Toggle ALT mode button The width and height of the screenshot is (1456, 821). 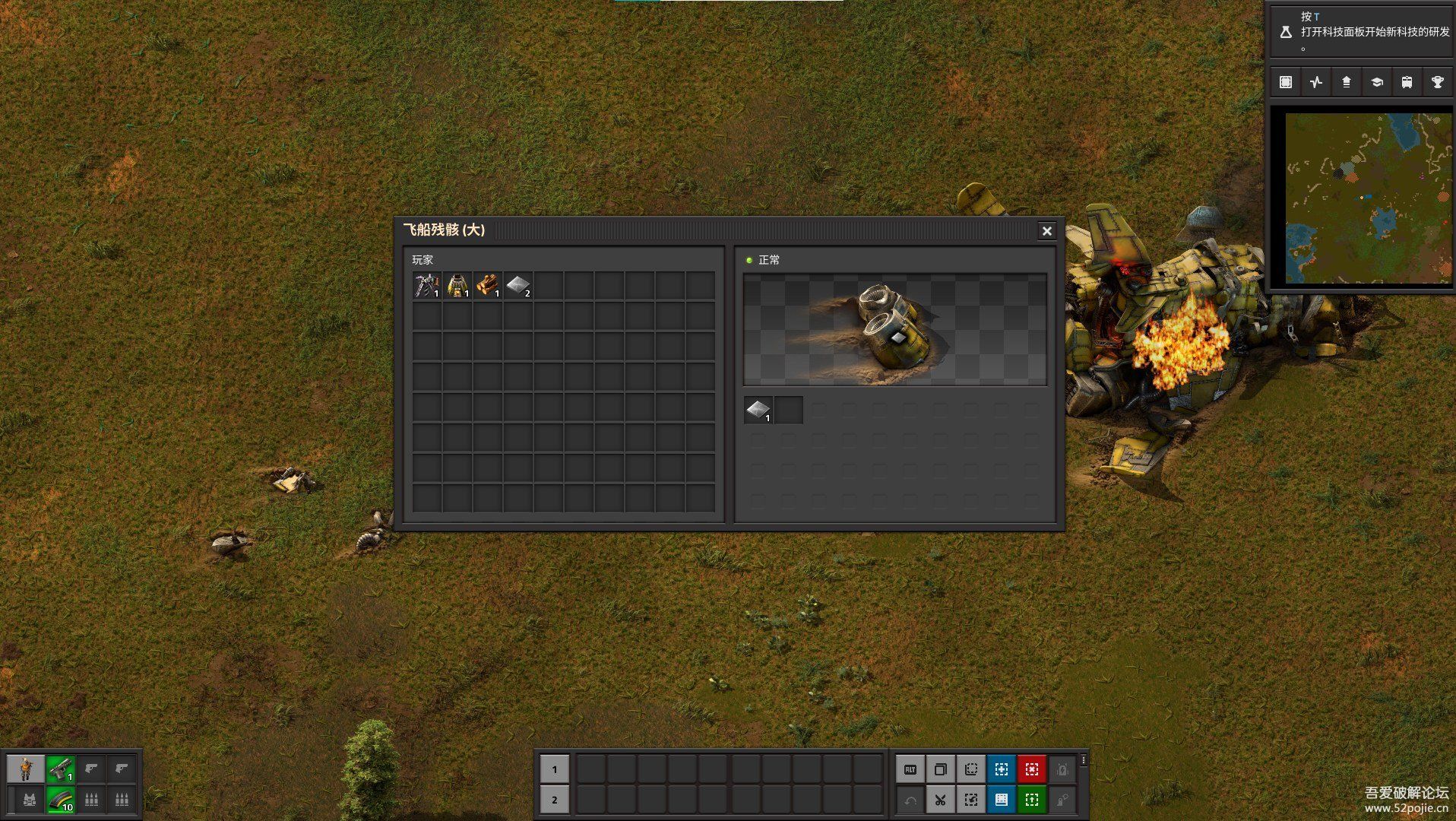point(910,769)
